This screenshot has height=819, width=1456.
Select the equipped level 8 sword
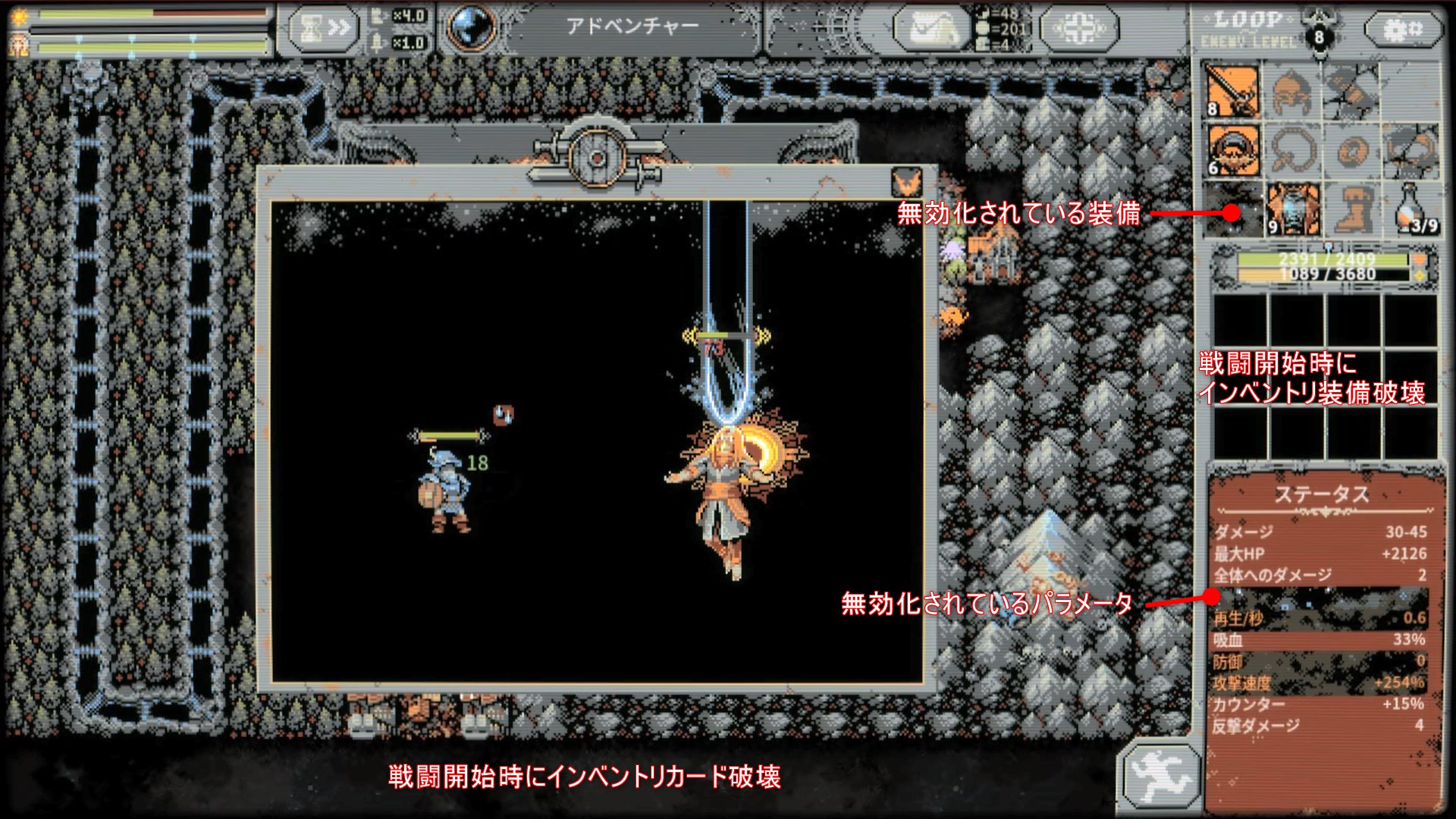pos(1235,91)
